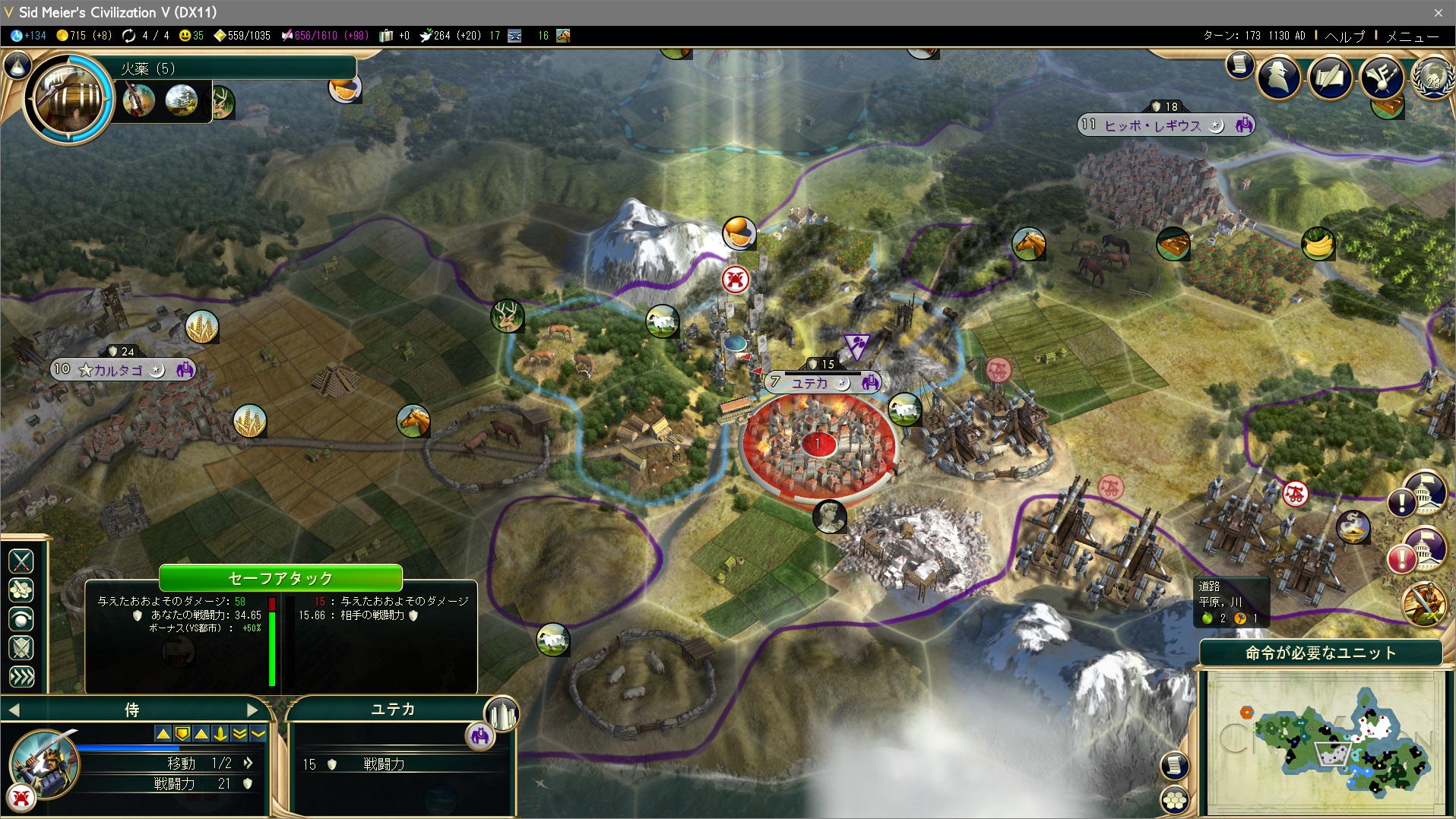The height and width of the screenshot is (819, 1456).
Task: Open the diplomacy overview music-note button
Action: click(x=1381, y=77)
